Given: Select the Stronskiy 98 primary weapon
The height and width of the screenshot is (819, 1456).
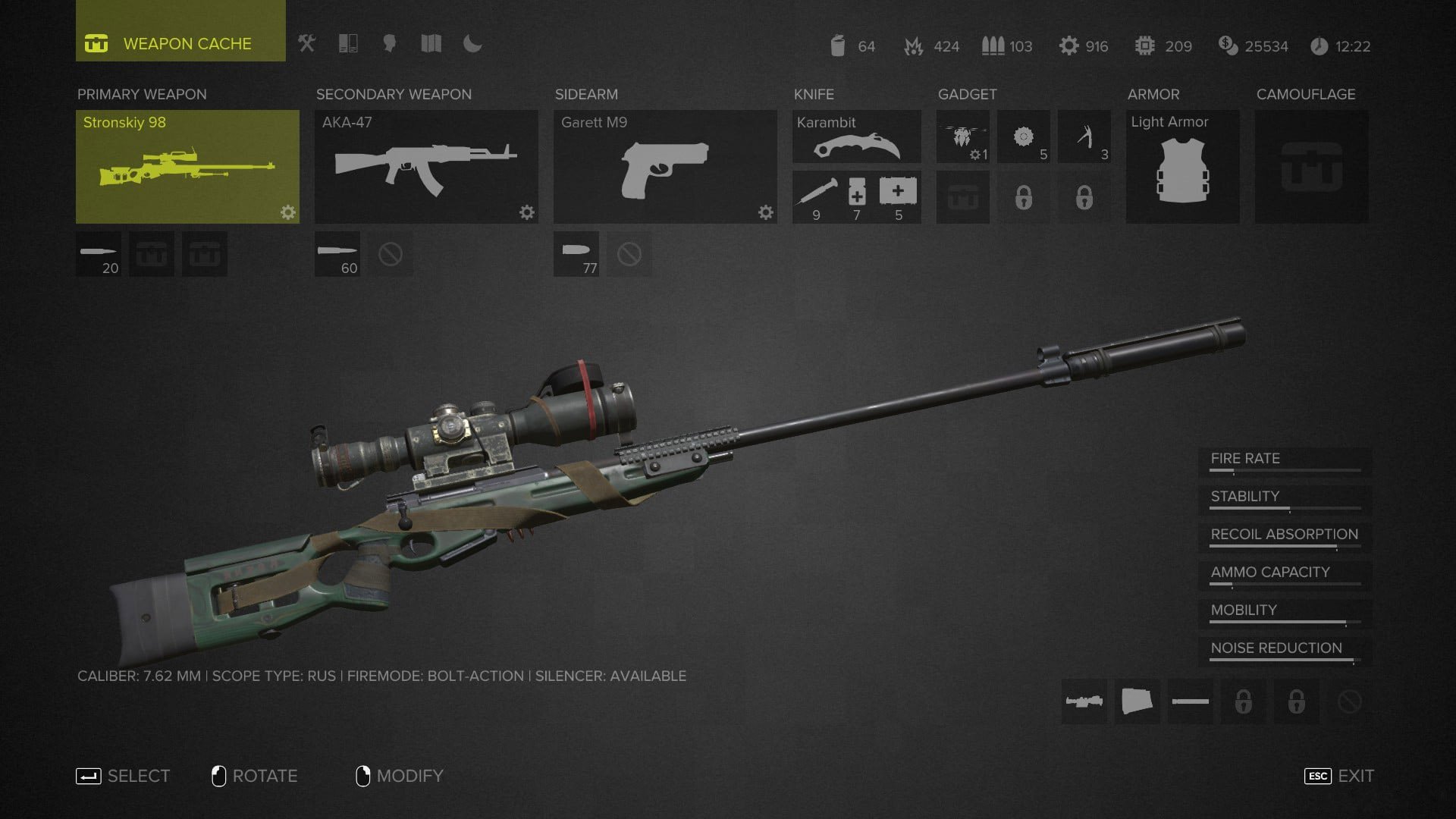Looking at the screenshot, I should pyautogui.click(x=187, y=167).
